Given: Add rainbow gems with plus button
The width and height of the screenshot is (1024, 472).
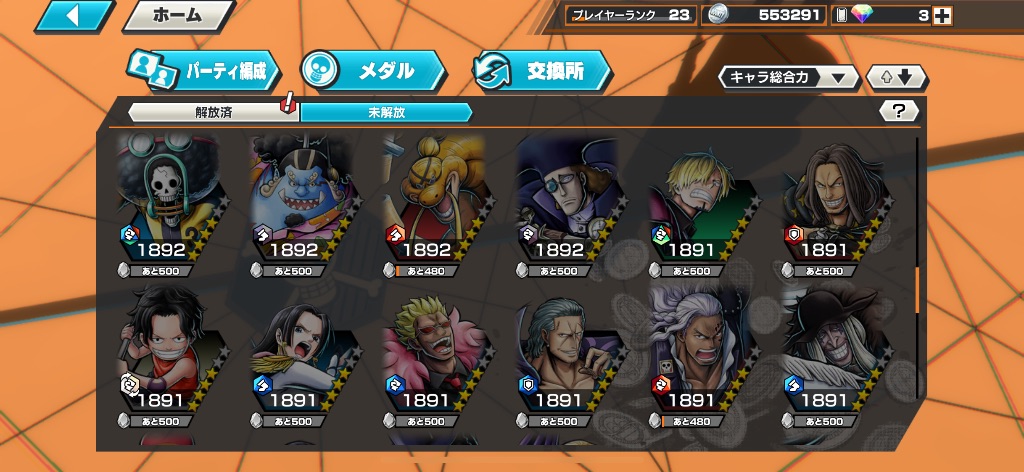Looking at the screenshot, I should [x=941, y=15].
